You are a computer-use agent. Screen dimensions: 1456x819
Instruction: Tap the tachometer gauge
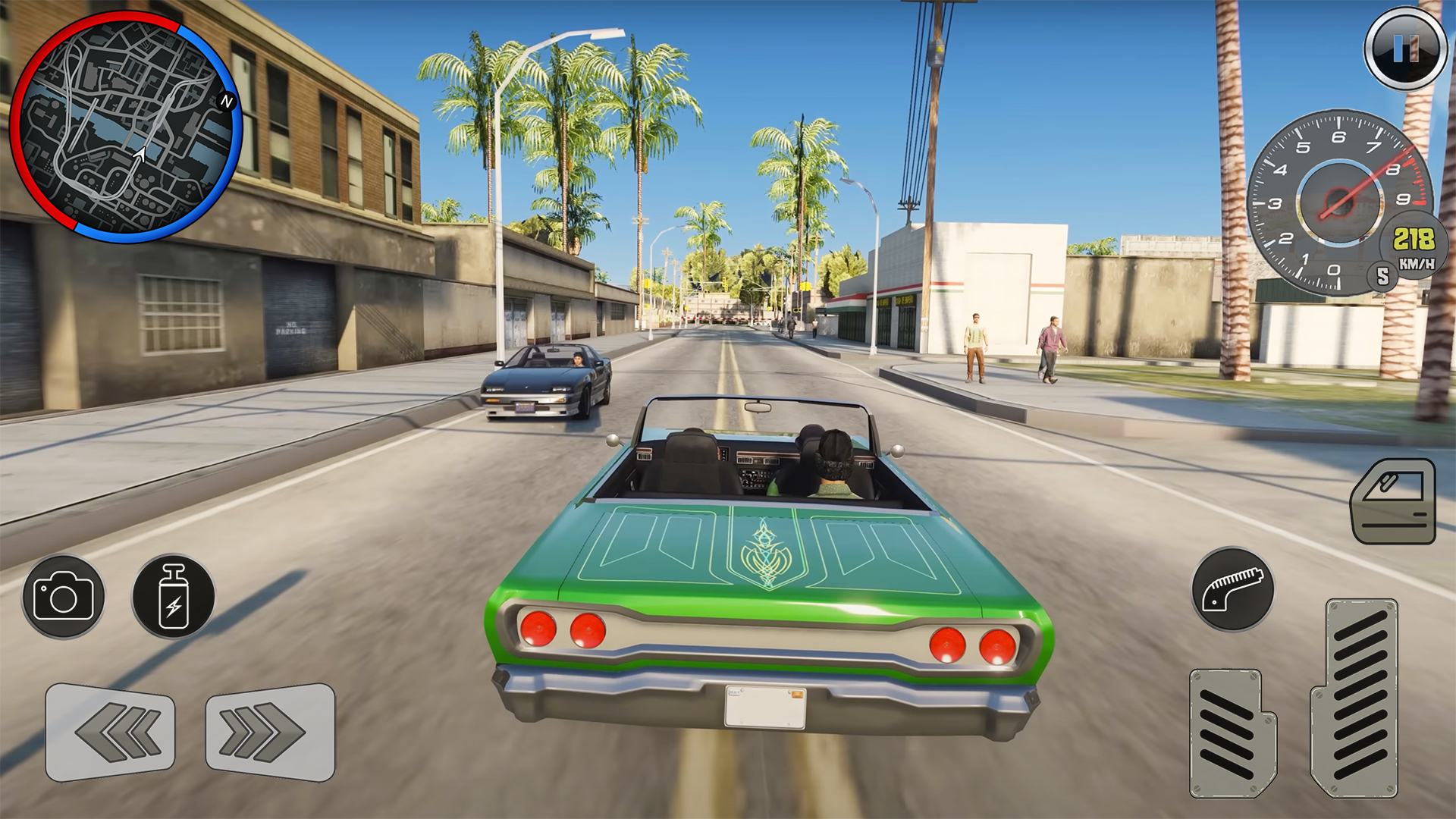[x=1340, y=201]
